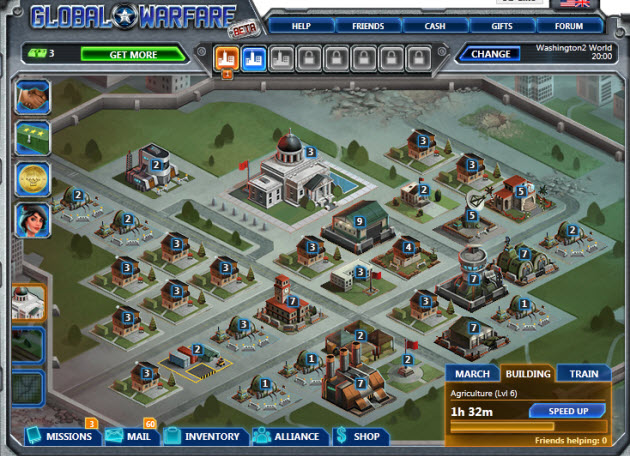Open the Missions panel
This screenshot has width=630, height=456.
pos(60,437)
